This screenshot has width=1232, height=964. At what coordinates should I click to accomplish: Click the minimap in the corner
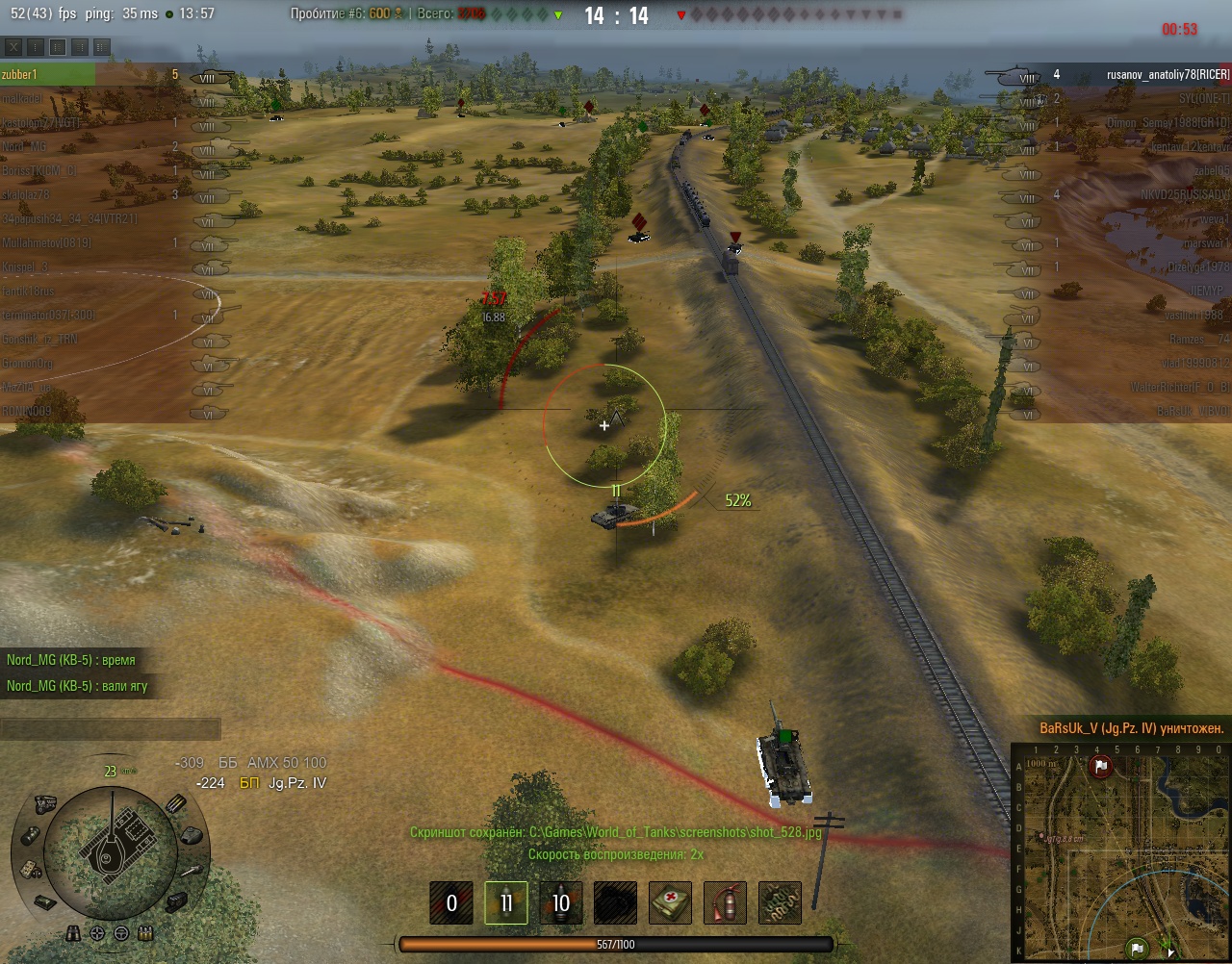pos(1120,851)
